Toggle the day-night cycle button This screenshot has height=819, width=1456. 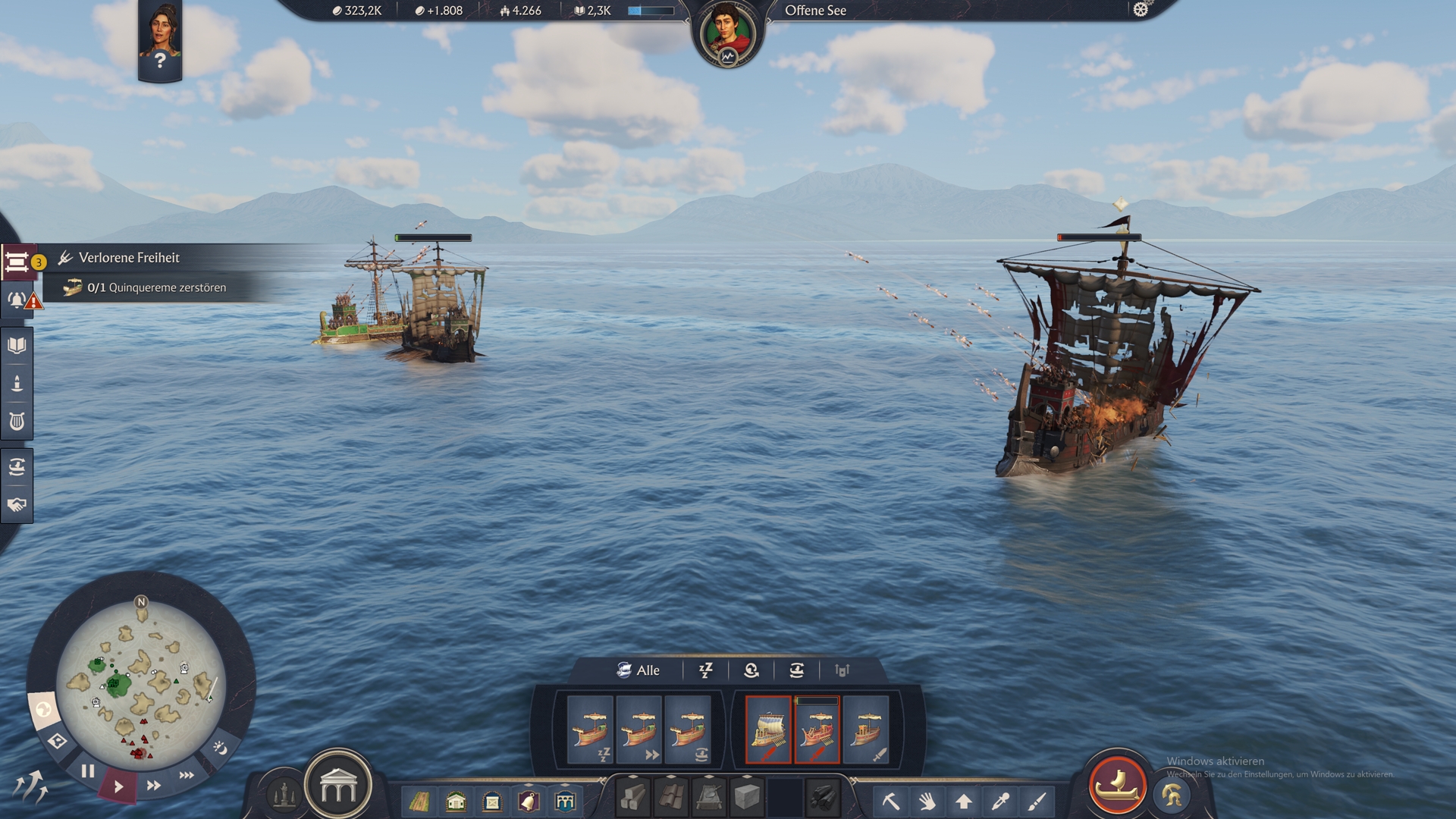tap(220, 748)
